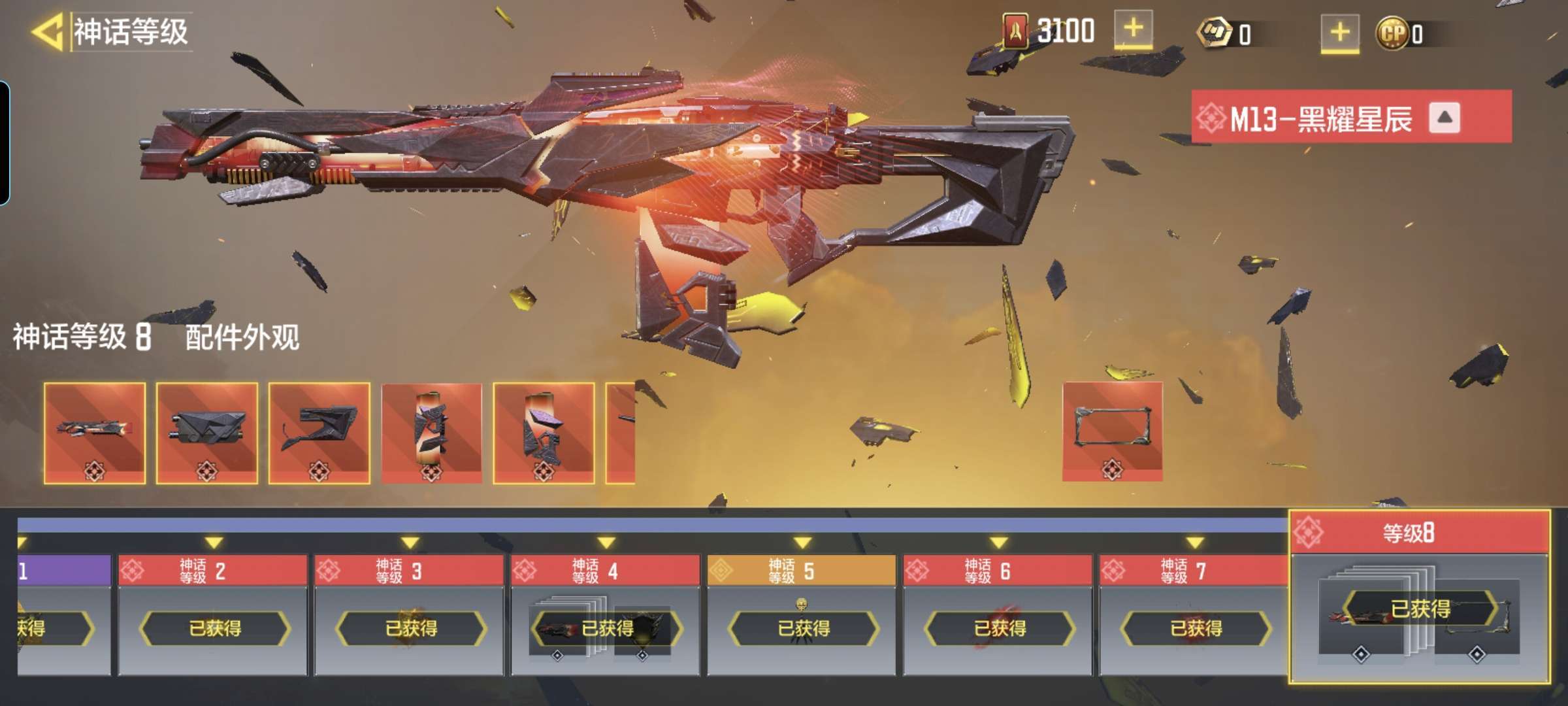Select the frame reward thumbnail
This screenshot has width=1568, height=706.
pyautogui.click(x=1113, y=431)
